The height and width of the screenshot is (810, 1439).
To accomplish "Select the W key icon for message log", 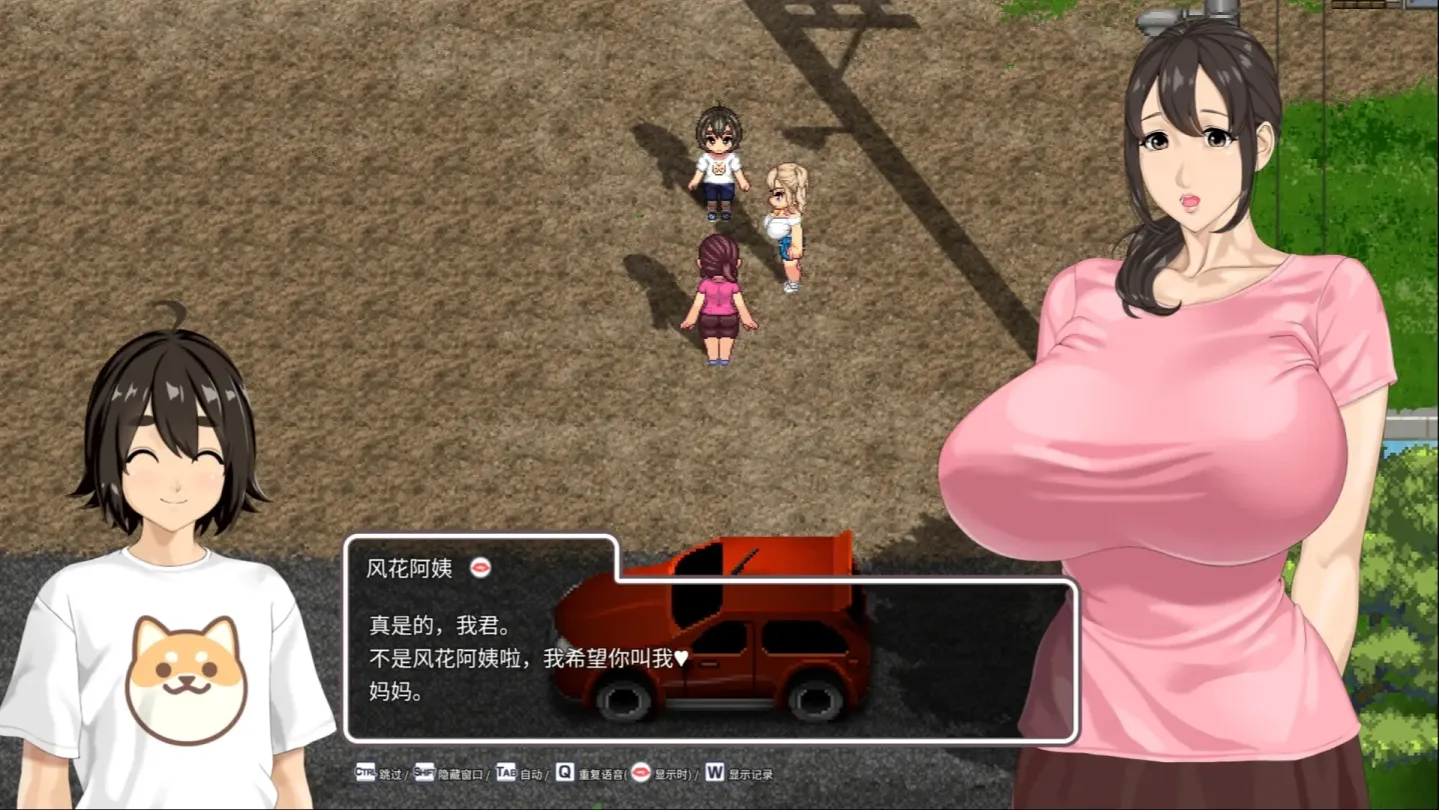I will tap(716, 773).
